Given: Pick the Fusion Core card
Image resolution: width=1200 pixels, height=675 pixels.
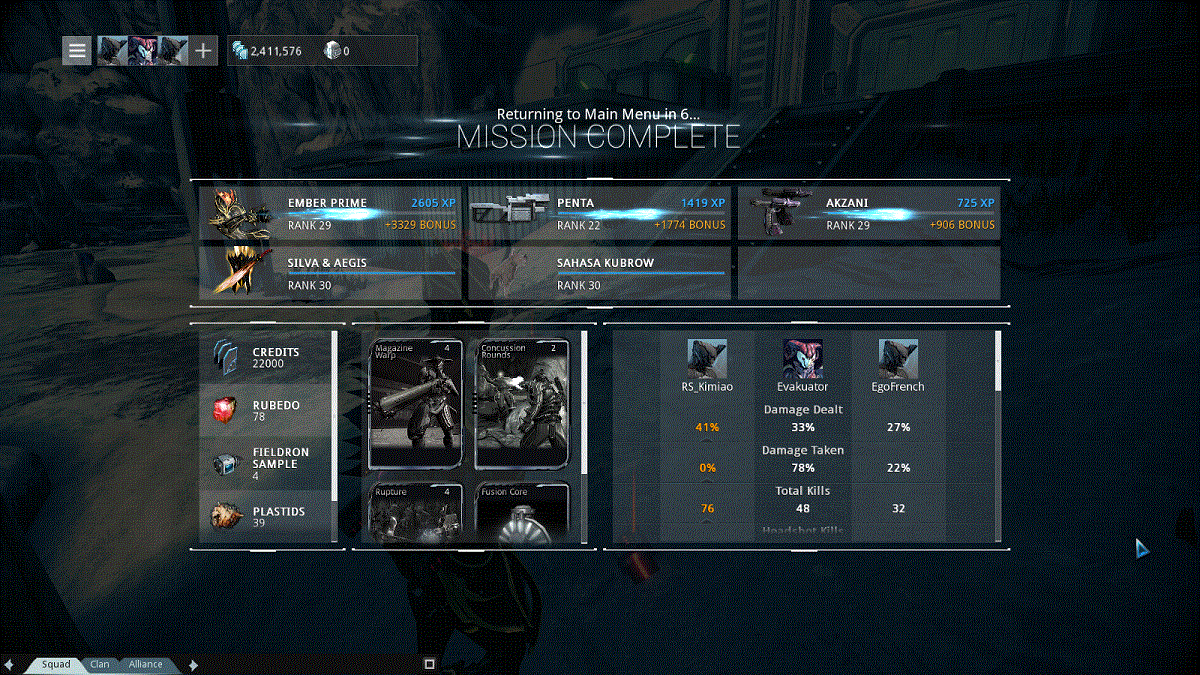Looking at the screenshot, I should point(522,512).
